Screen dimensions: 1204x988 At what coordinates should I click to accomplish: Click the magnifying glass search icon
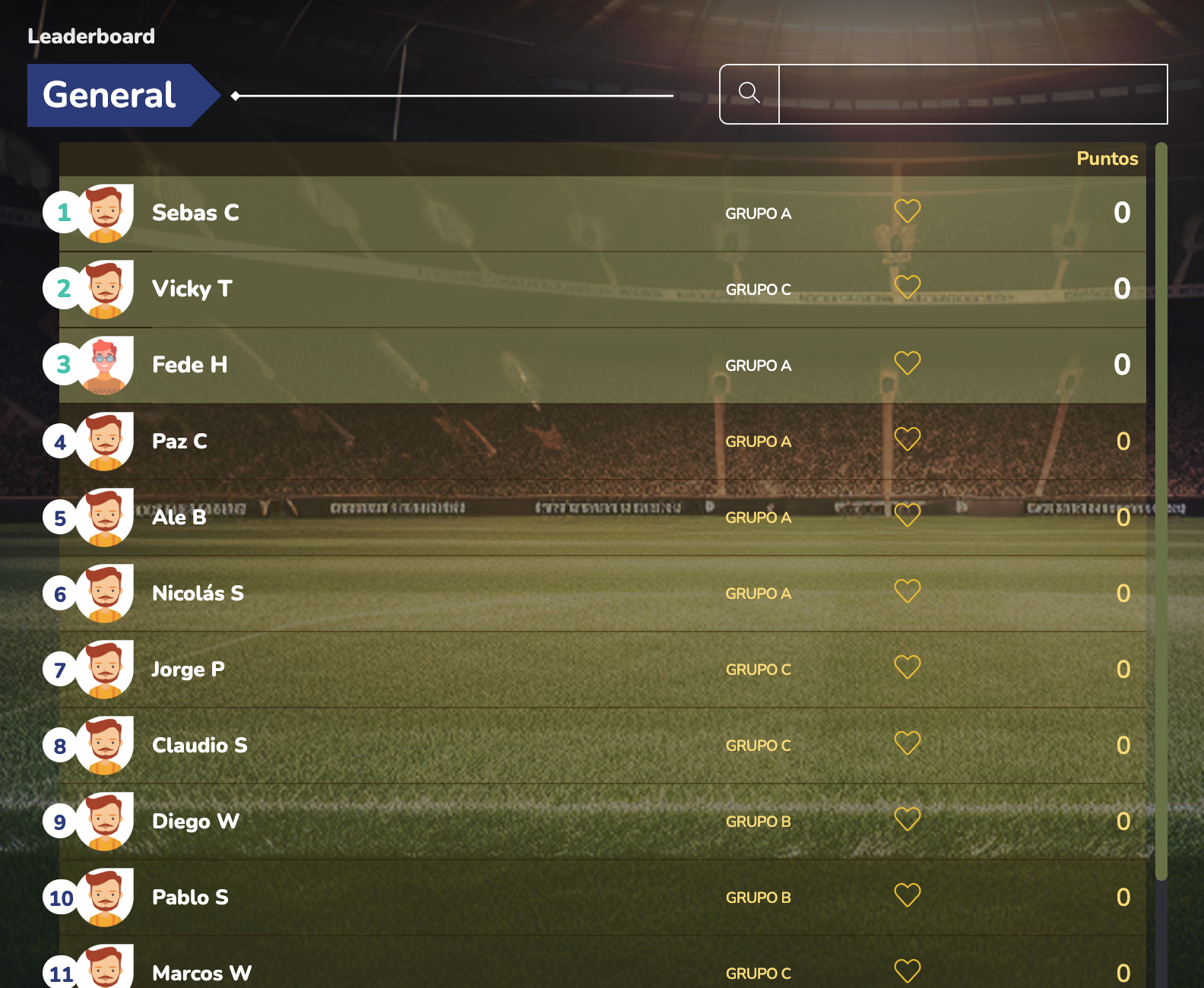(749, 93)
